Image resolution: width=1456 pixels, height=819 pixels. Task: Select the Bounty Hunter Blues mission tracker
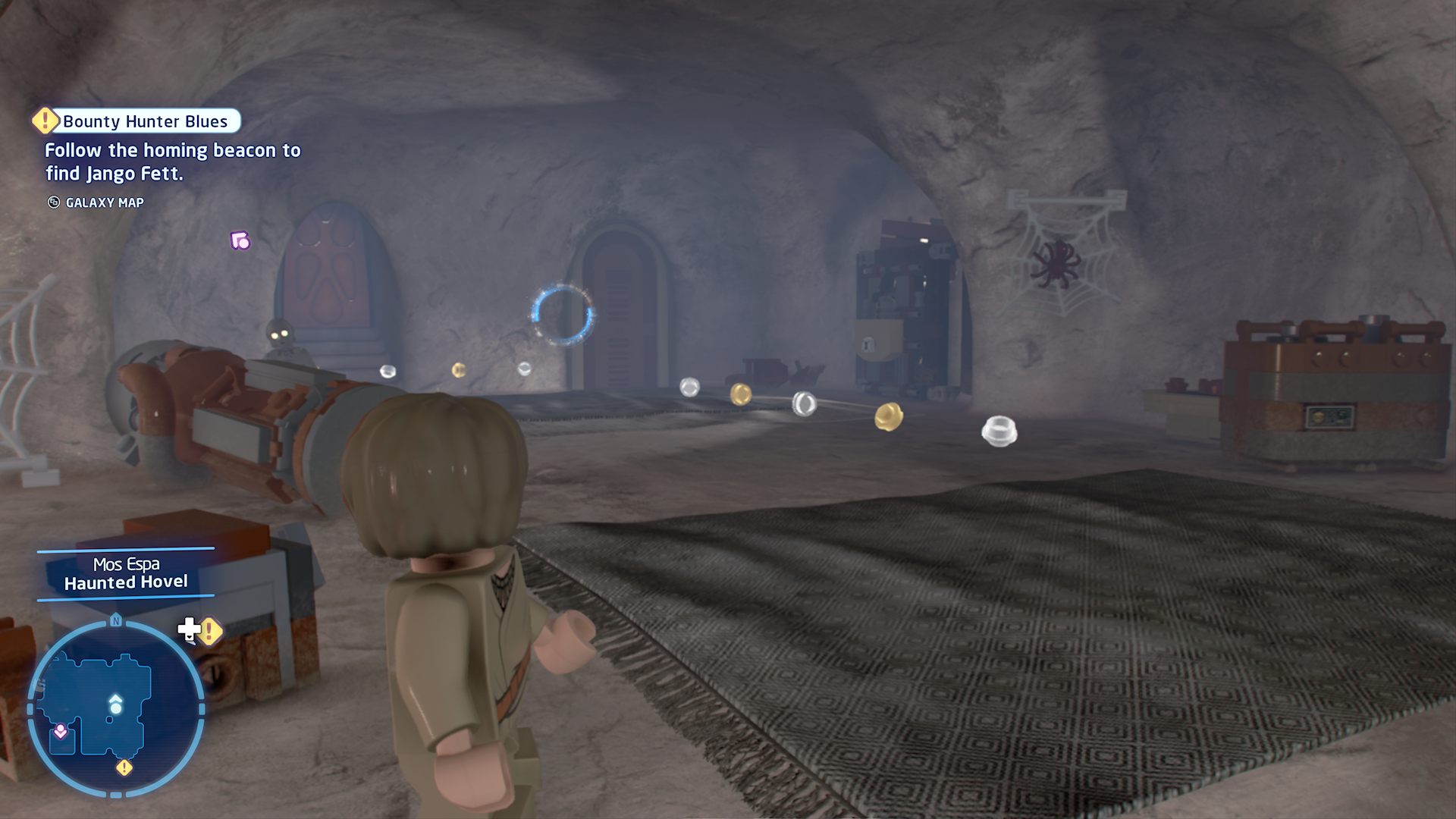tap(144, 121)
